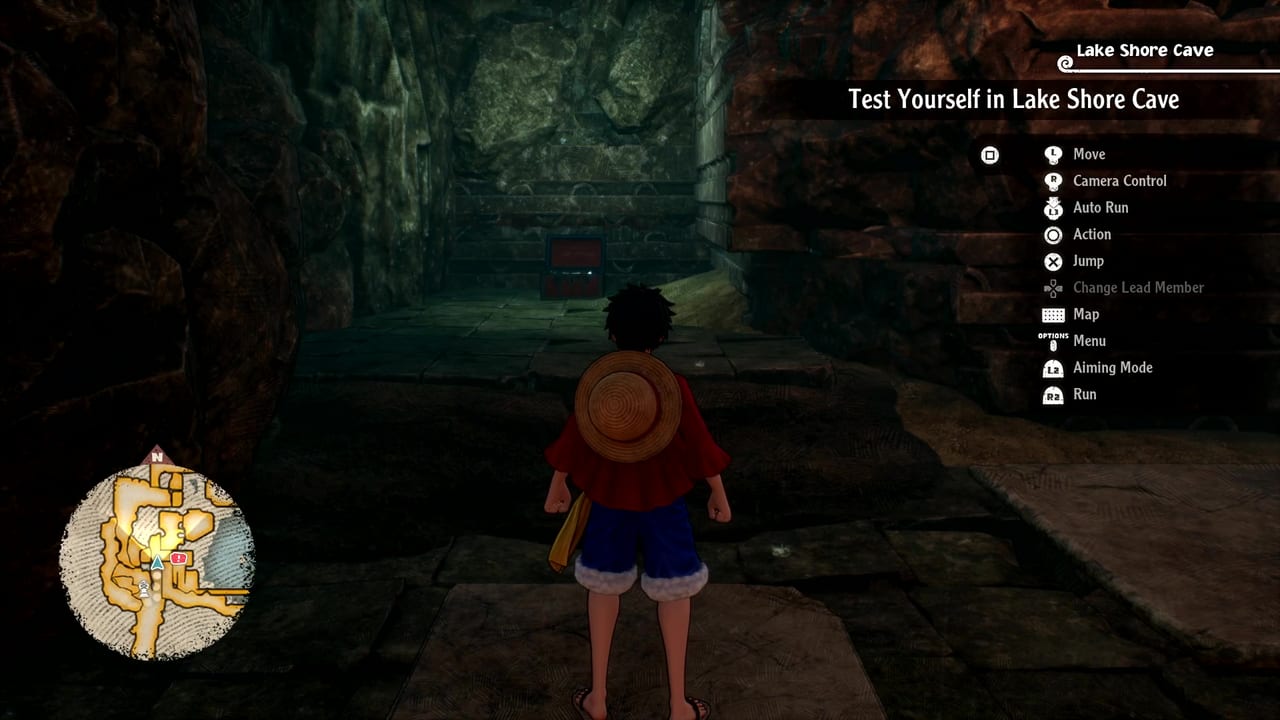Select the quest title Test Yourself in Lake Shore Cave
Image resolution: width=1280 pixels, height=720 pixels.
click(x=1012, y=99)
